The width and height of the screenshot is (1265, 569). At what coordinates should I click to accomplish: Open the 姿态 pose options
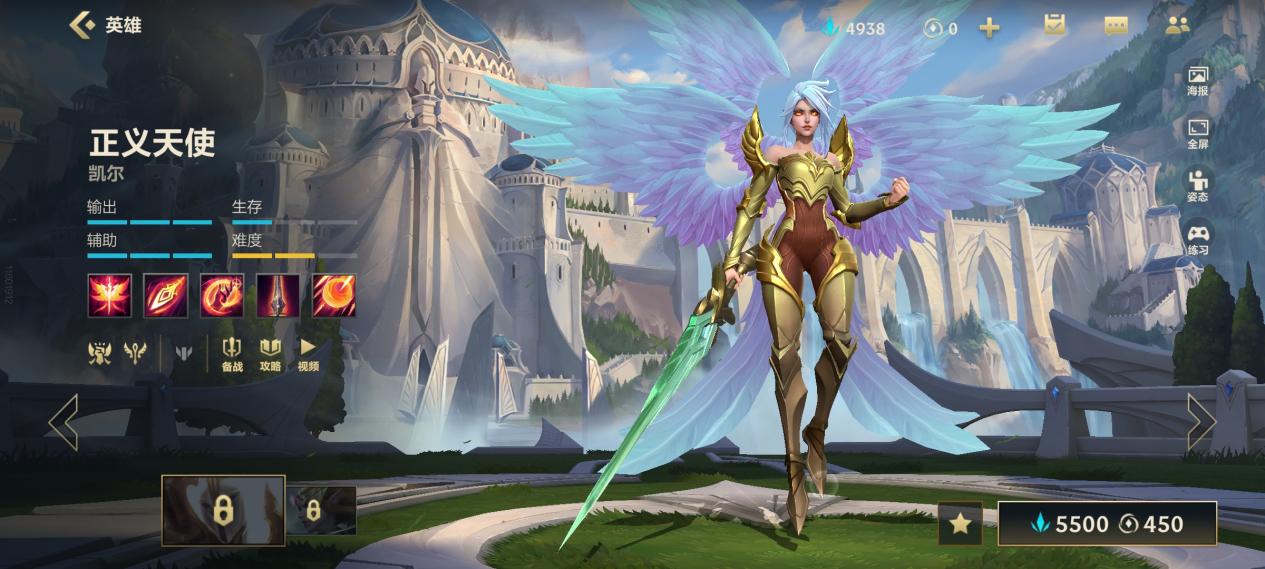coord(1198,187)
